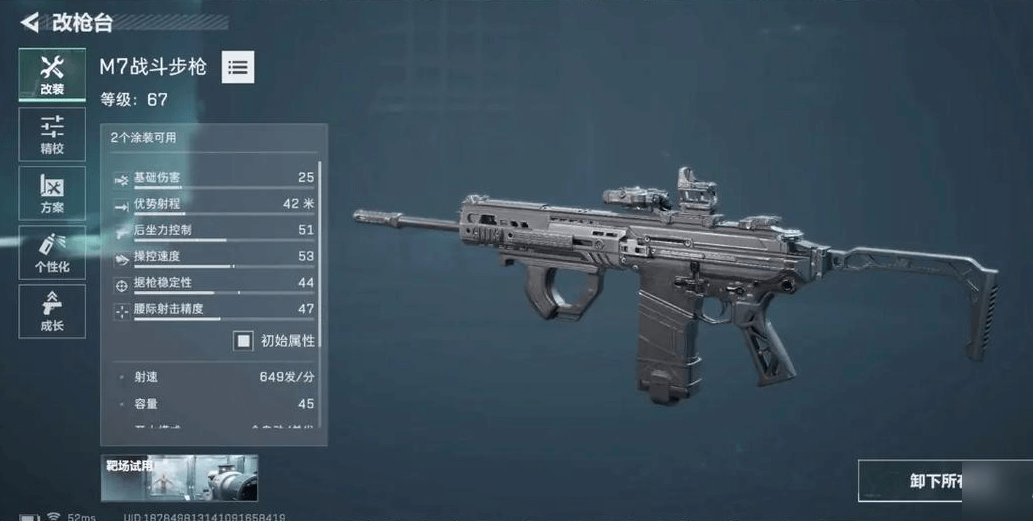Image resolution: width=1033 pixels, height=521 pixels.
Task: Open the 精校 calibration tab
Action: pos(52,134)
